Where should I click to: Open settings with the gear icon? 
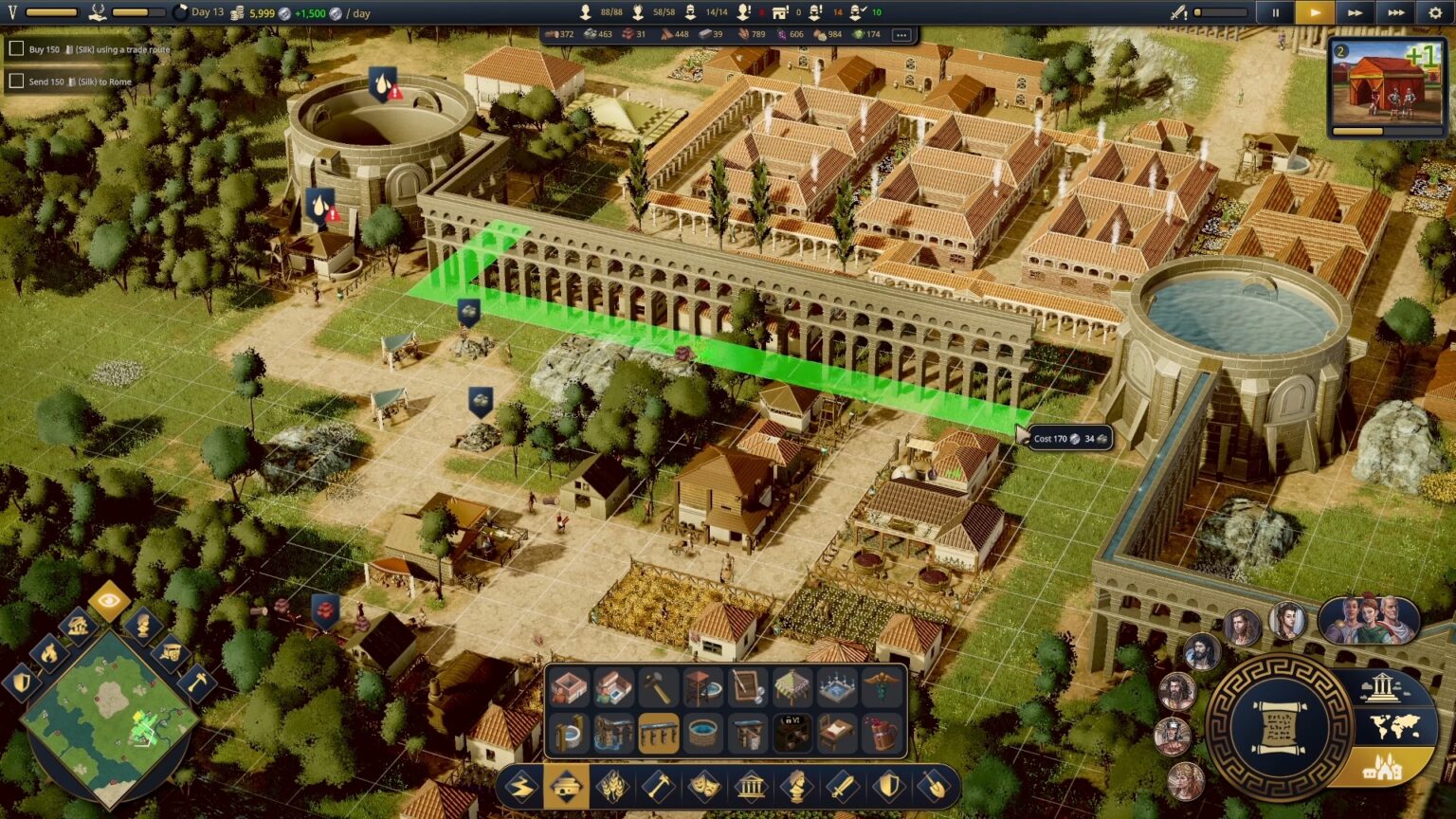coord(1435,13)
